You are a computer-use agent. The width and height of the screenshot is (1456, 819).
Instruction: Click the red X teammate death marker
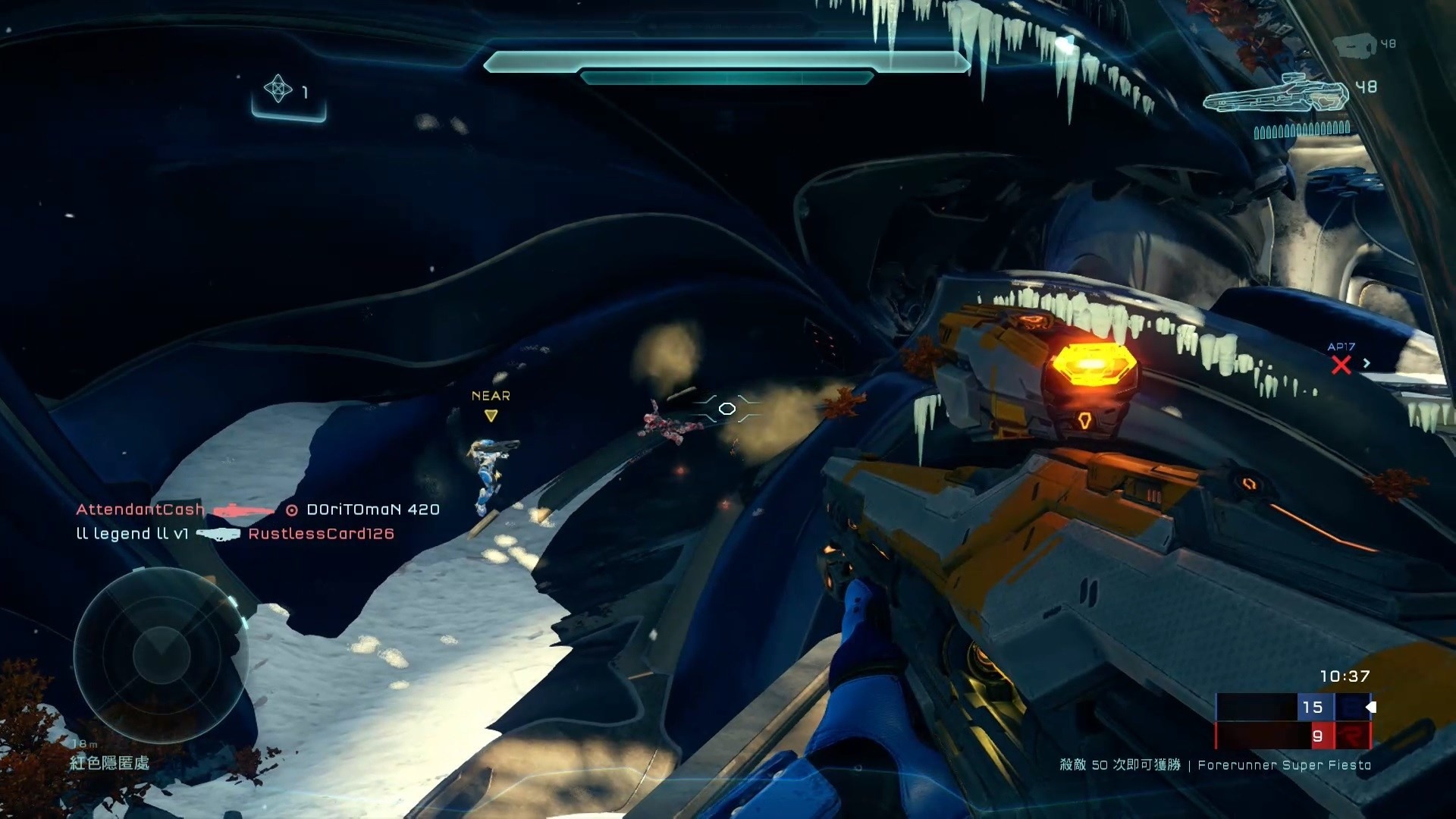tap(1341, 366)
